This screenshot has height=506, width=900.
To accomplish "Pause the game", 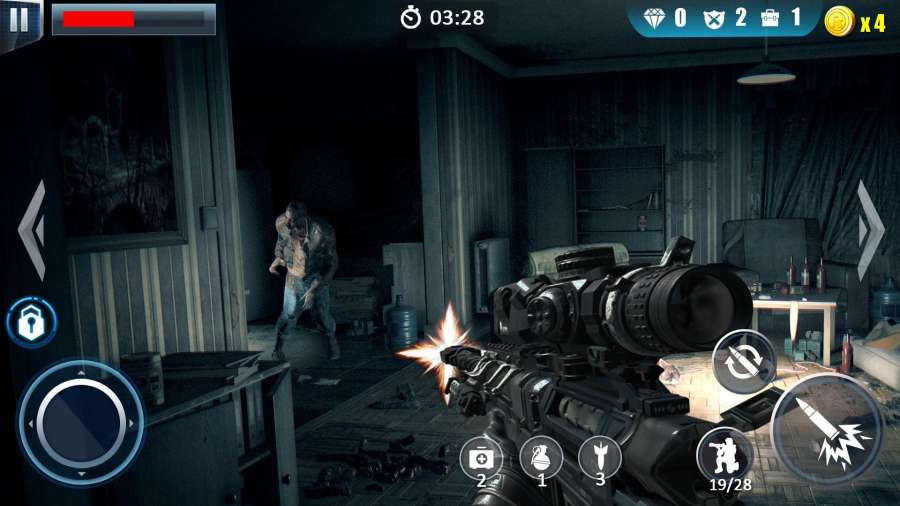I will tap(19, 19).
